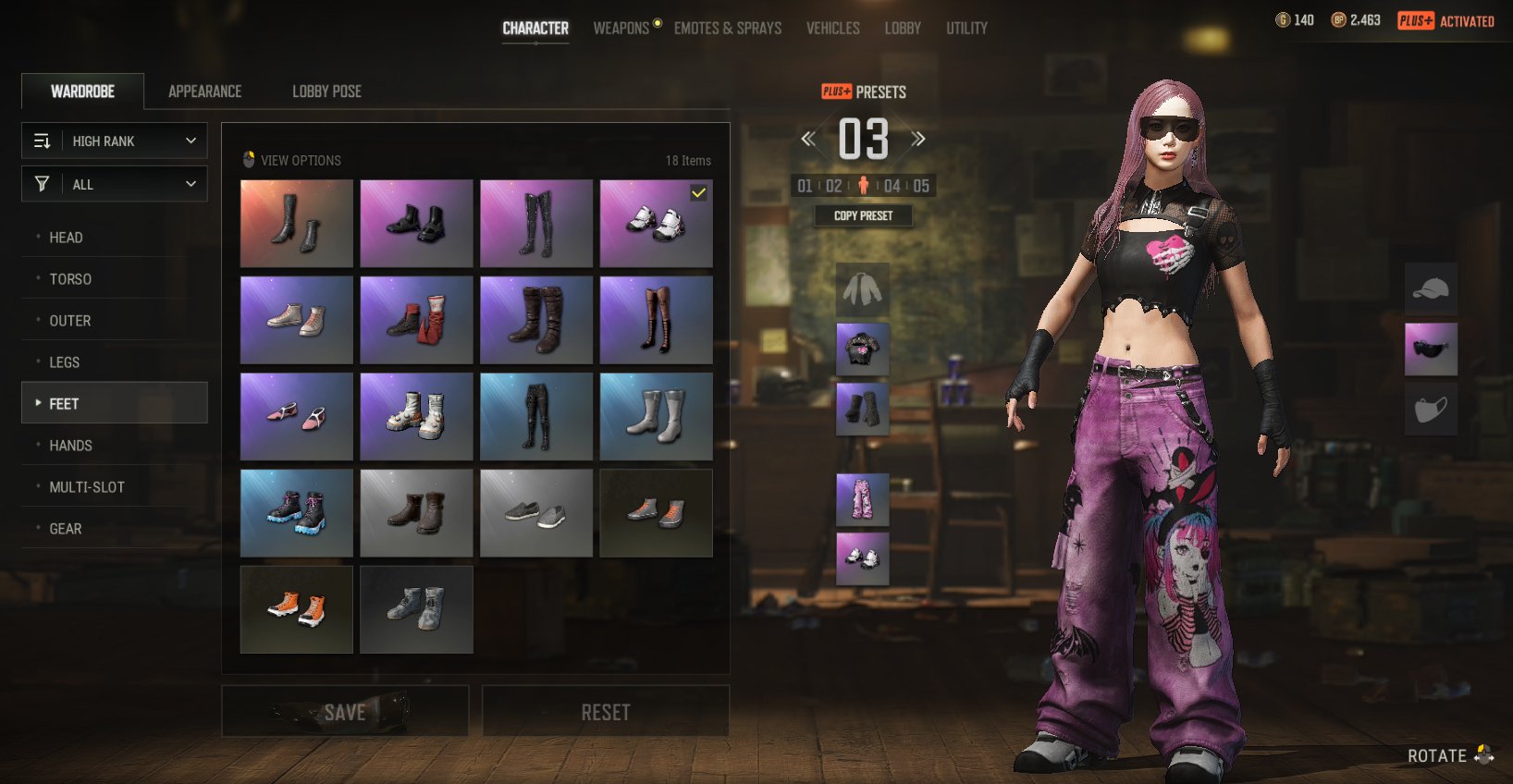Screen dimensions: 1513x784
Task: Show the Legs category items
Action: pyautogui.click(x=64, y=362)
